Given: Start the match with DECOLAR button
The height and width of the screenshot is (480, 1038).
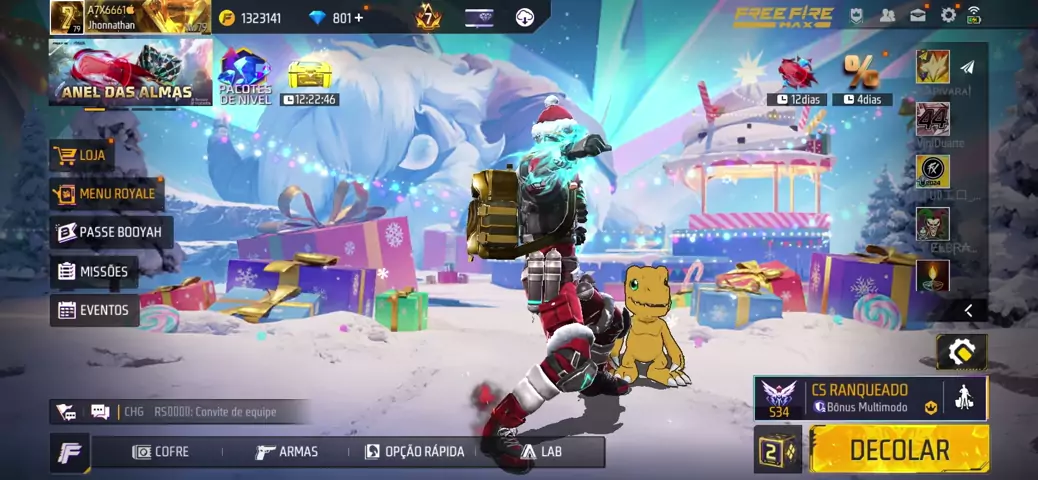Looking at the screenshot, I should click(898, 449).
